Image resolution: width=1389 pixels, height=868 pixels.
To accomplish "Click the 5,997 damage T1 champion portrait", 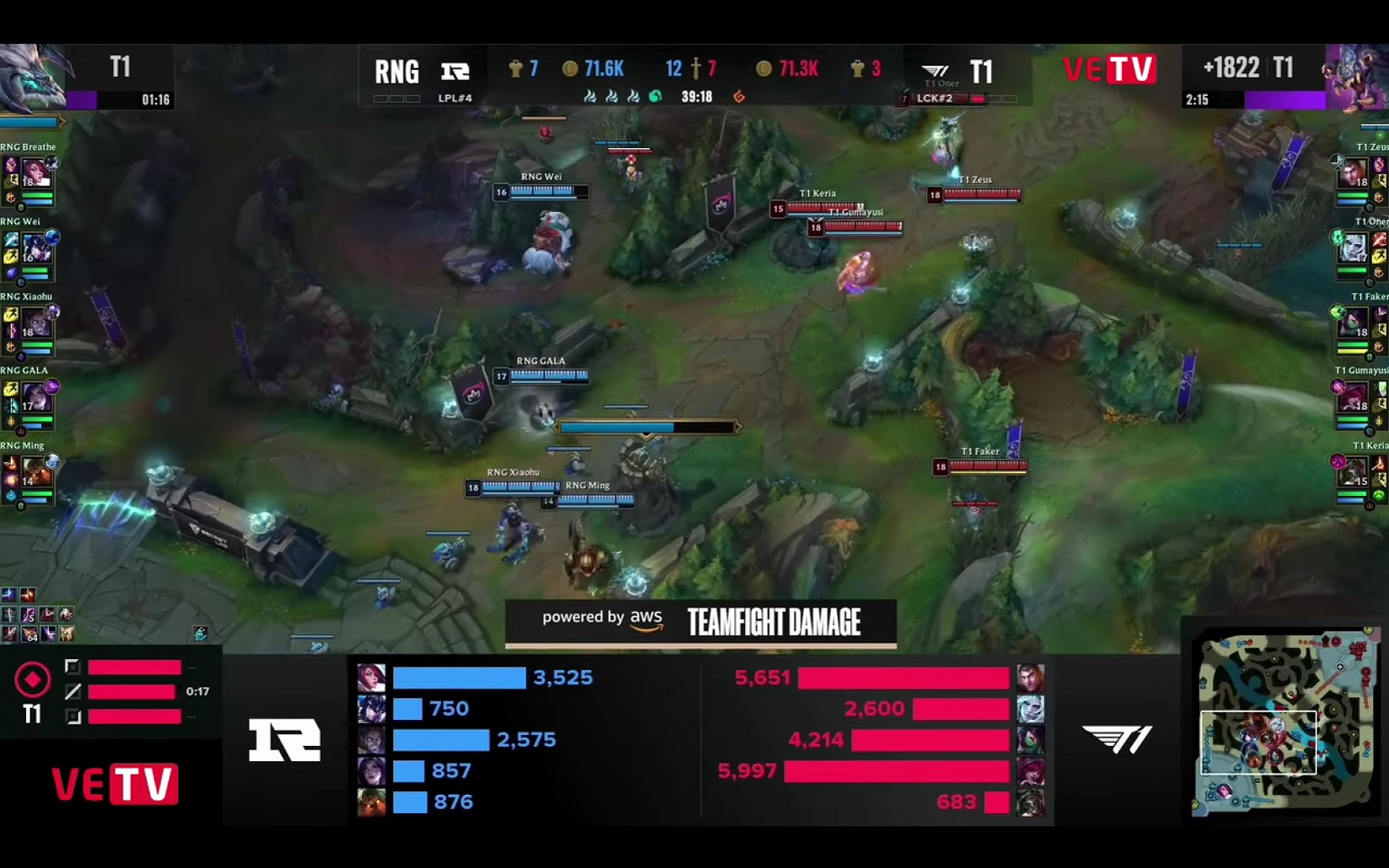I will coord(1030,771).
